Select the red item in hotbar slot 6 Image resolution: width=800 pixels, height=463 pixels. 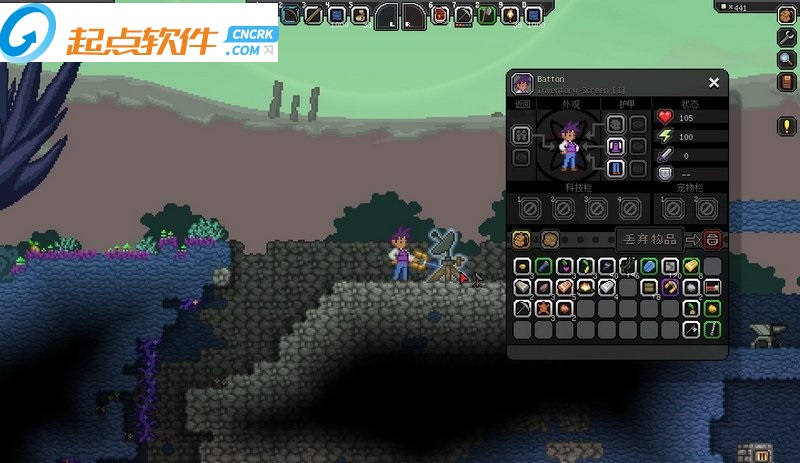(439, 14)
